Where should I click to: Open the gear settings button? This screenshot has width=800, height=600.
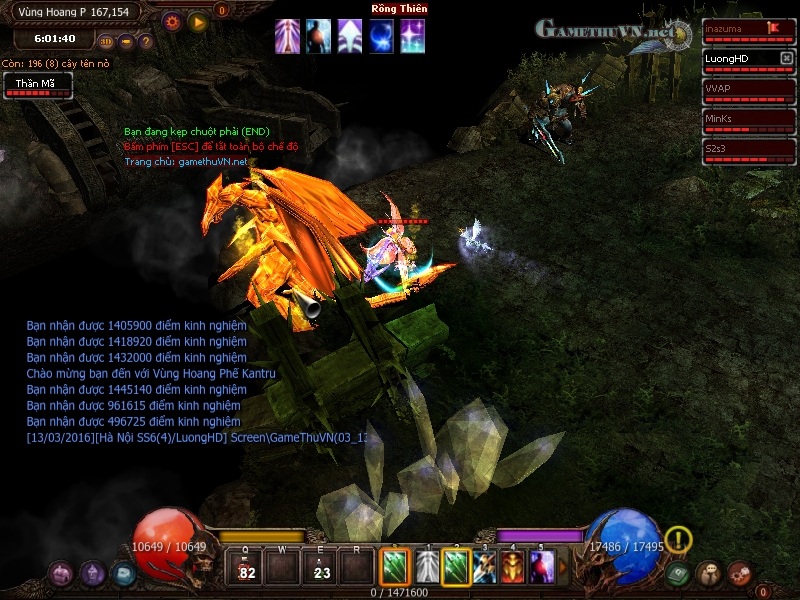[172, 20]
